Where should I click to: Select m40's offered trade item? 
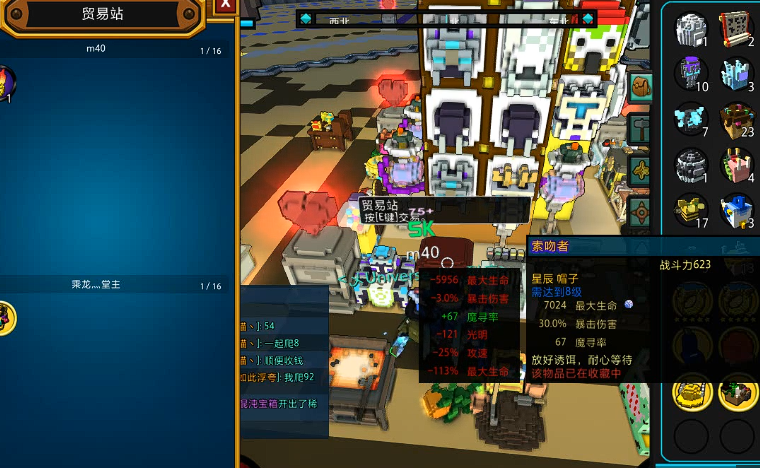[x=5, y=82]
